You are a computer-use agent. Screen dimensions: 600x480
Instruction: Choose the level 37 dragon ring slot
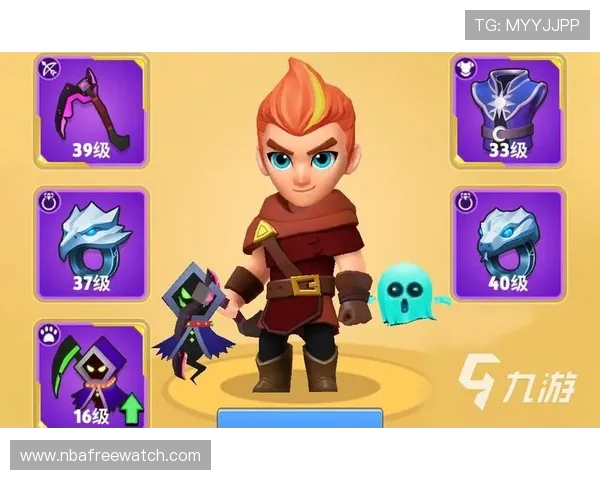pyautogui.click(x=91, y=244)
